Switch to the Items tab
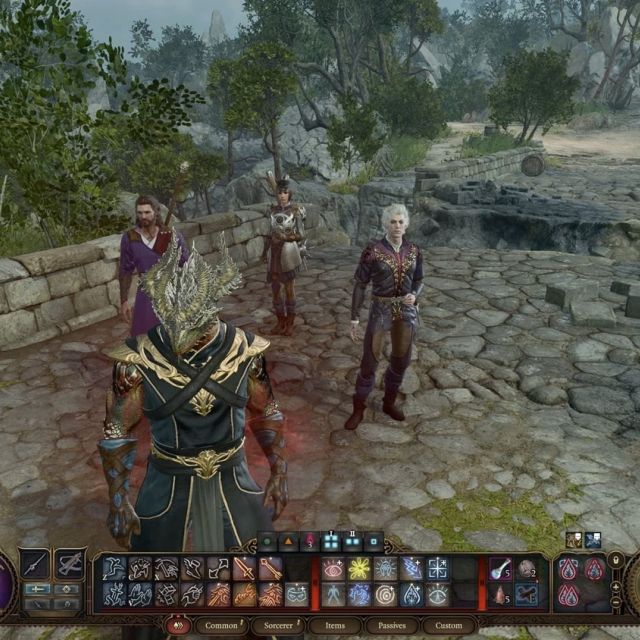 coord(335,626)
